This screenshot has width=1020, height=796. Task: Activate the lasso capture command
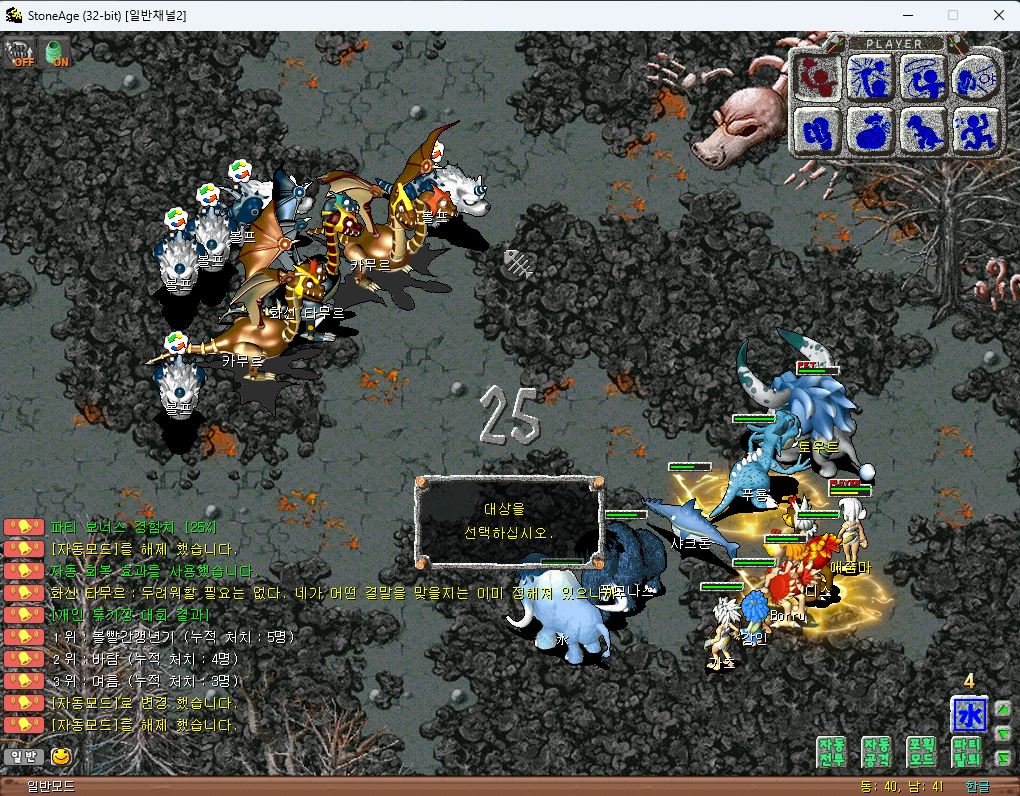click(x=922, y=78)
